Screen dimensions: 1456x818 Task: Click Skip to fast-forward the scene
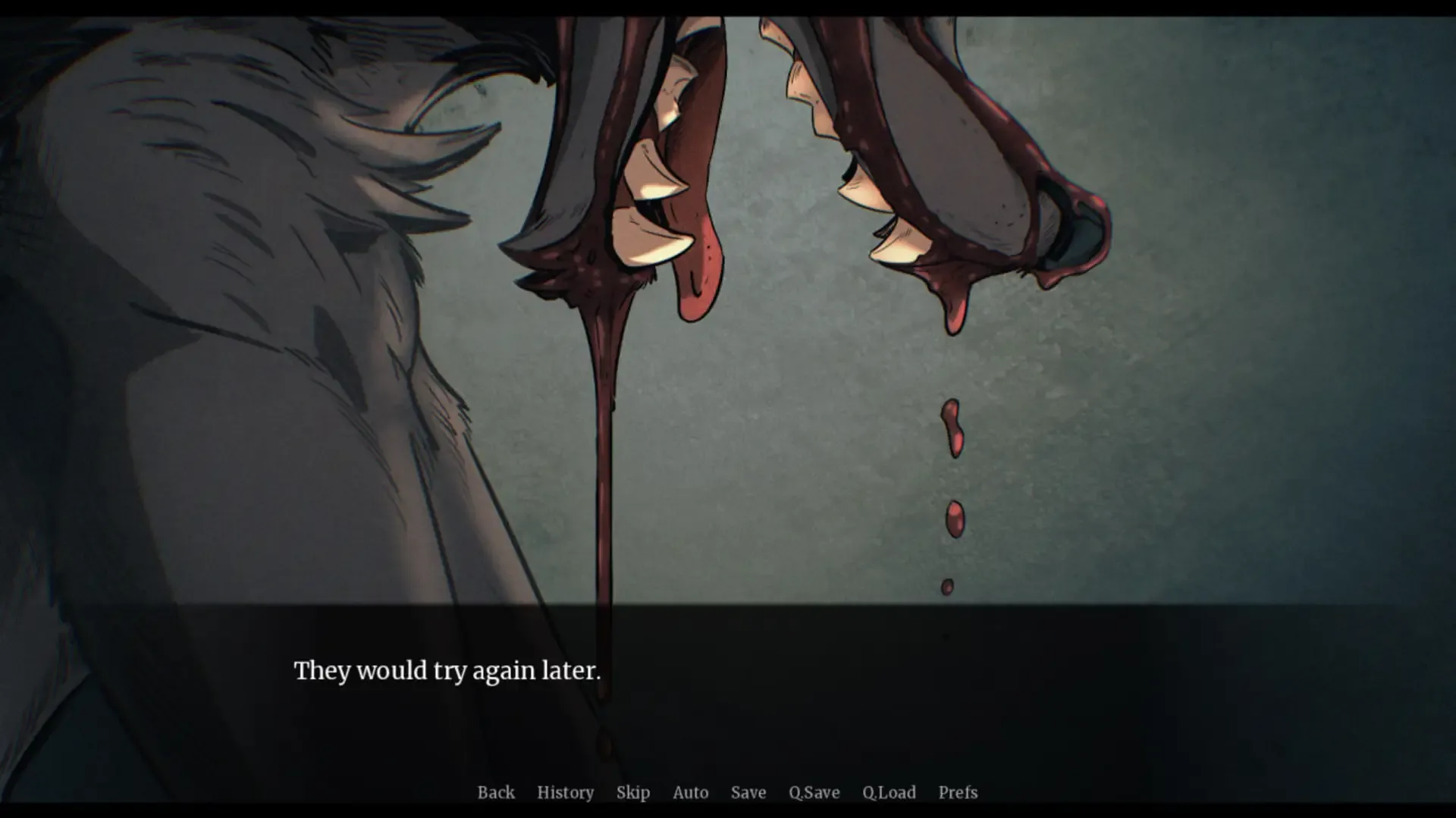(x=633, y=792)
